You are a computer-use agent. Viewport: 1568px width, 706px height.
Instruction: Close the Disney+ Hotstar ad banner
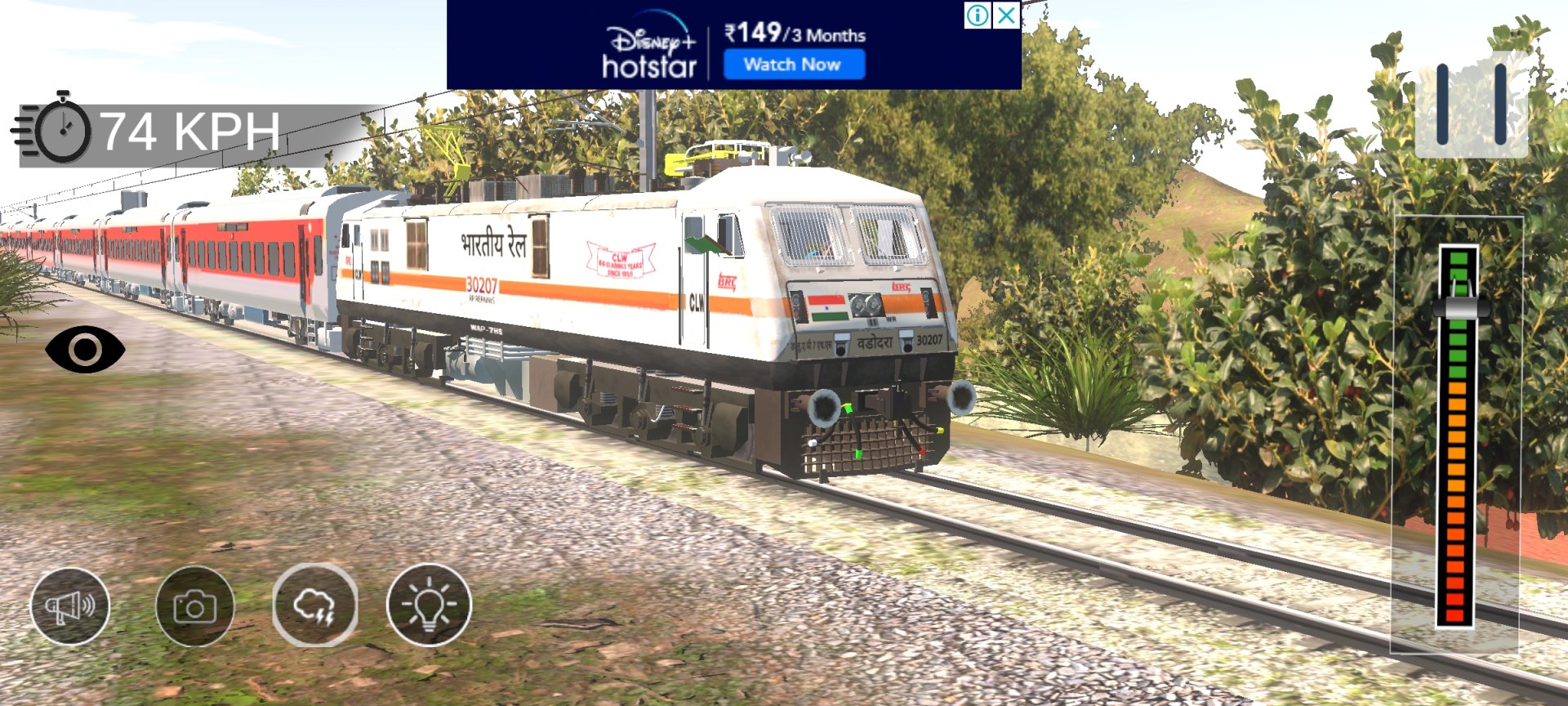[x=1007, y=15]
